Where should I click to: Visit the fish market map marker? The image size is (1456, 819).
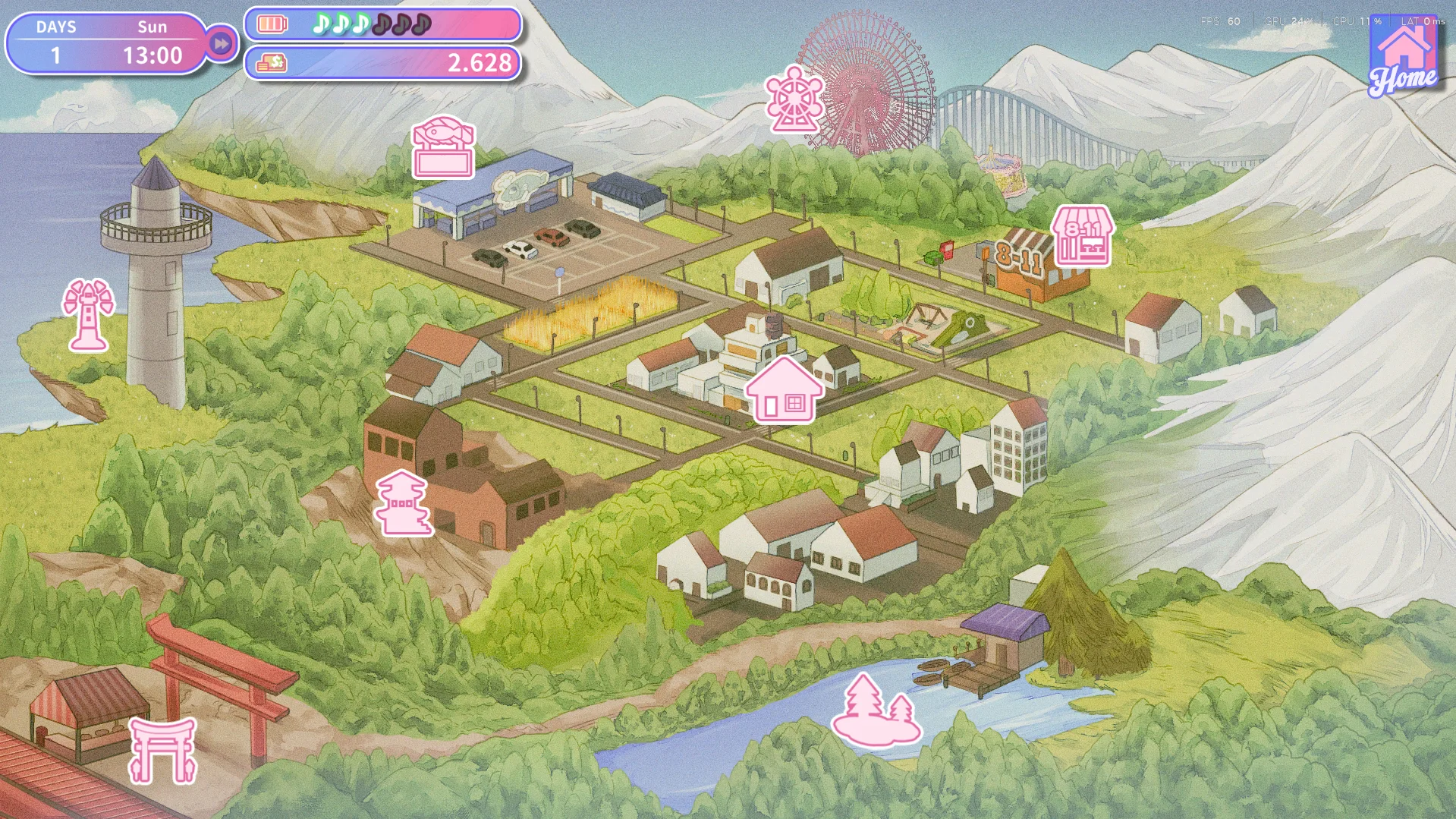(443, 147)
